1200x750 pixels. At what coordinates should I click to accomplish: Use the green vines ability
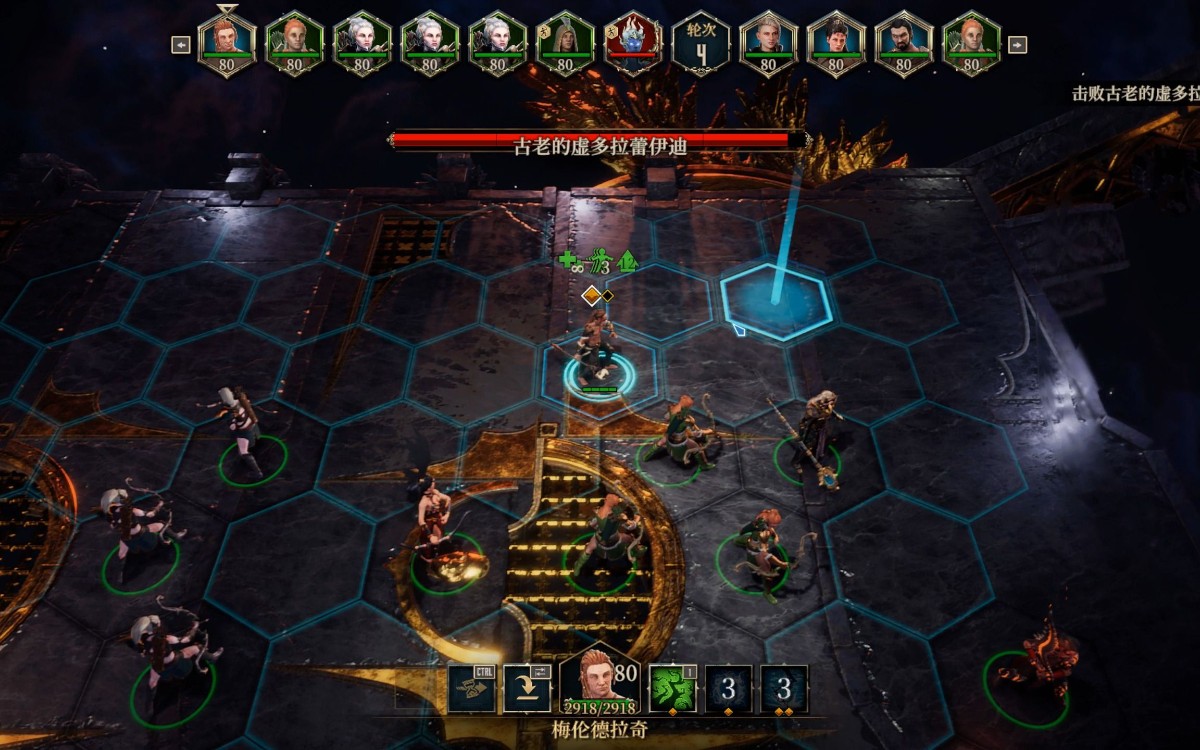(x=673, y=689)
